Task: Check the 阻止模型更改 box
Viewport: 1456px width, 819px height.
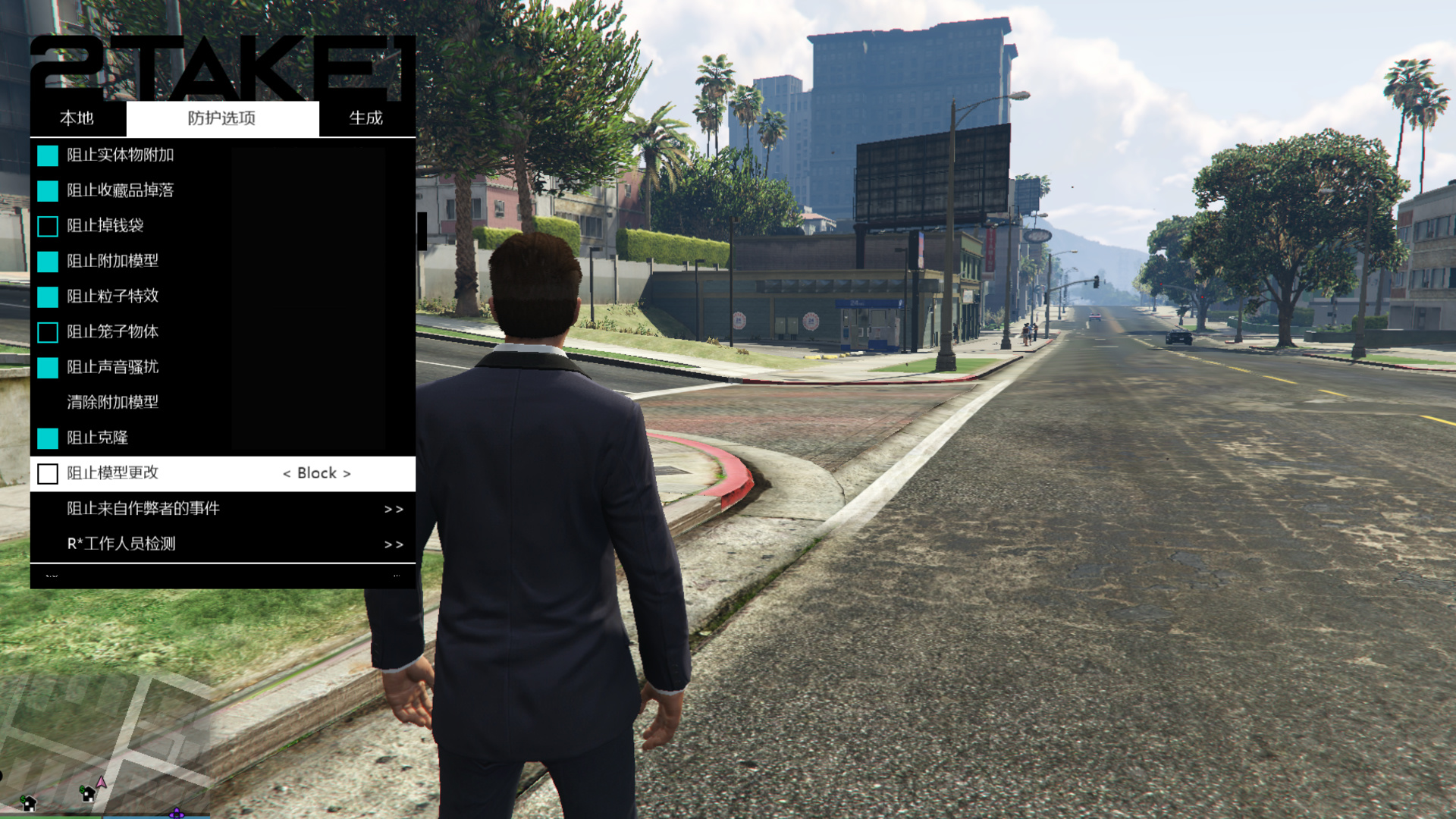Action: tap(48, 473)
